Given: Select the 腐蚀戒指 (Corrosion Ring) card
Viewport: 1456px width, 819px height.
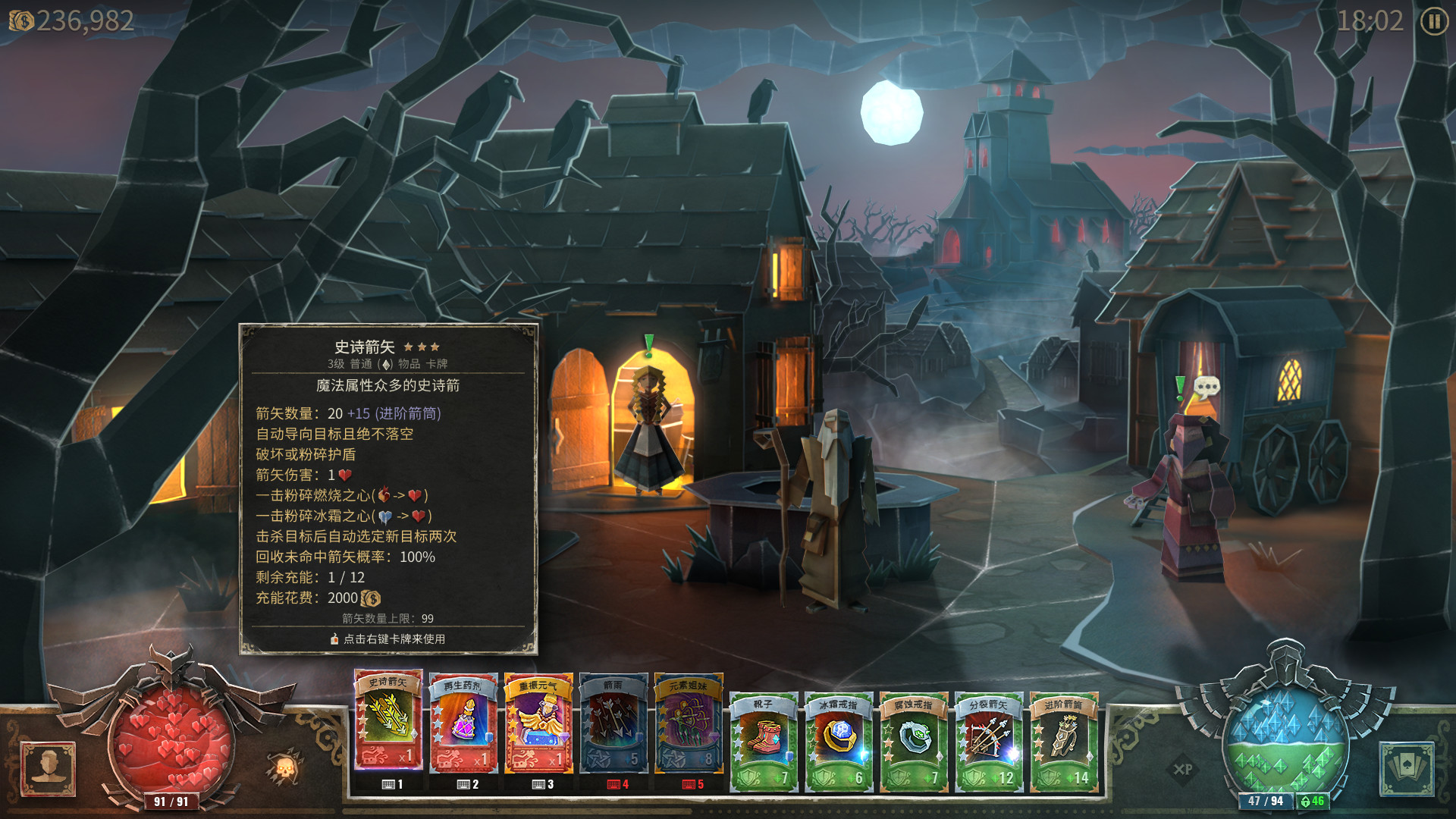Looking at the screenshot, I should point(914,736).
